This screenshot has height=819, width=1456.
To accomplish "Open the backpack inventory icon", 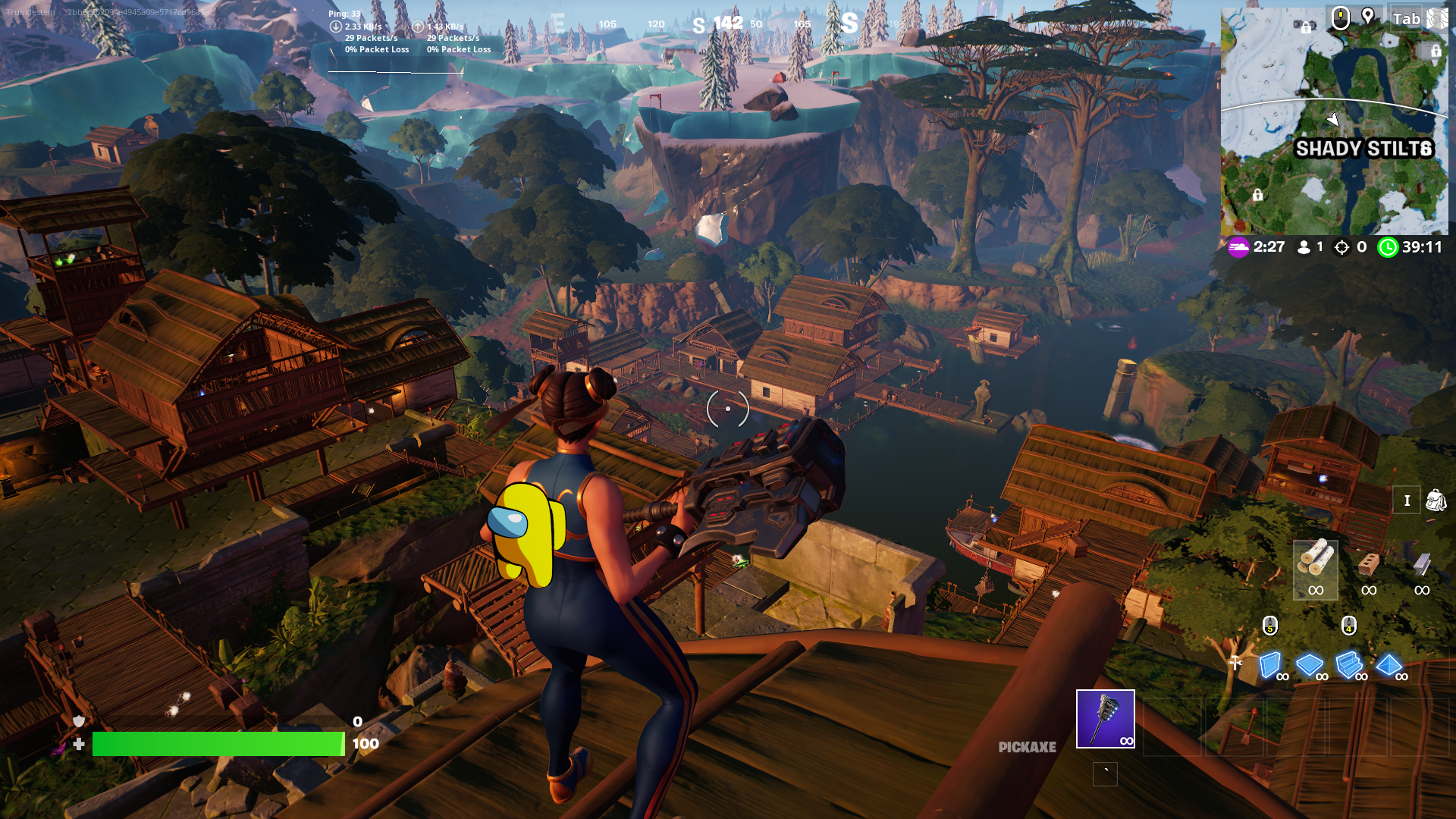I will [x=1436, y=500].
